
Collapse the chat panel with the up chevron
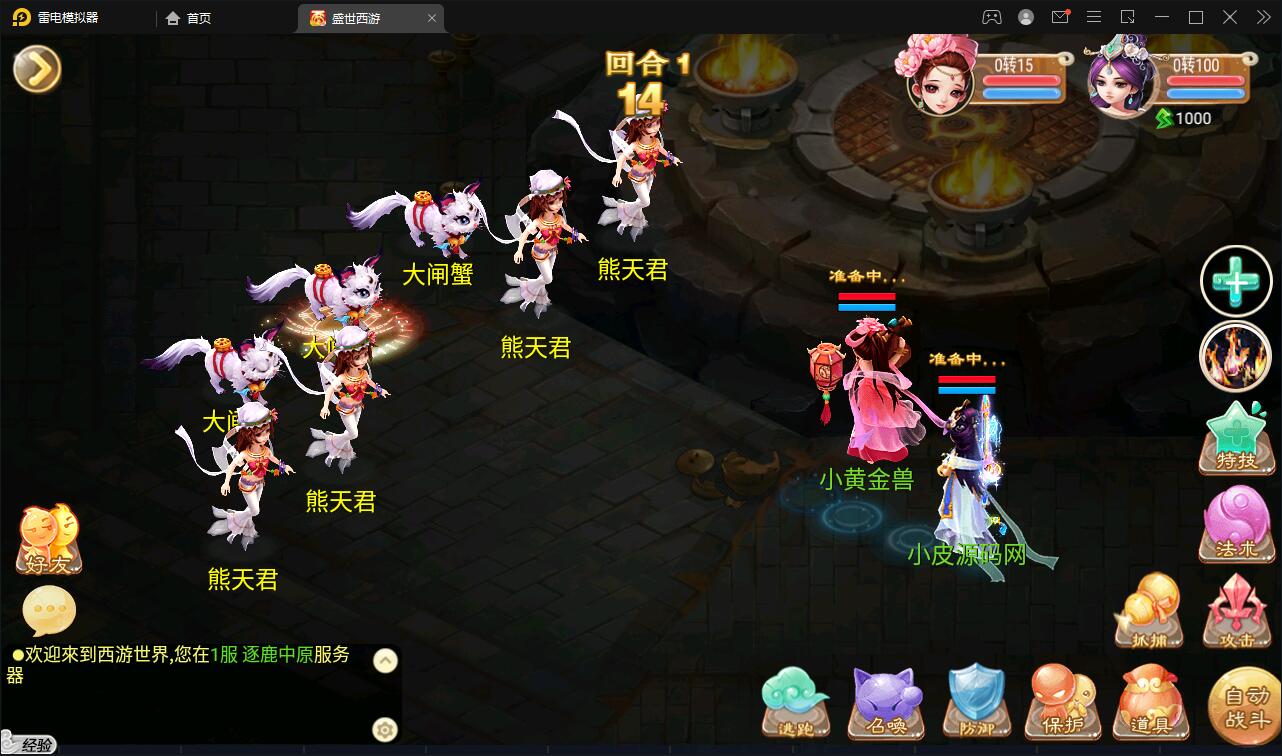point(383,661)
